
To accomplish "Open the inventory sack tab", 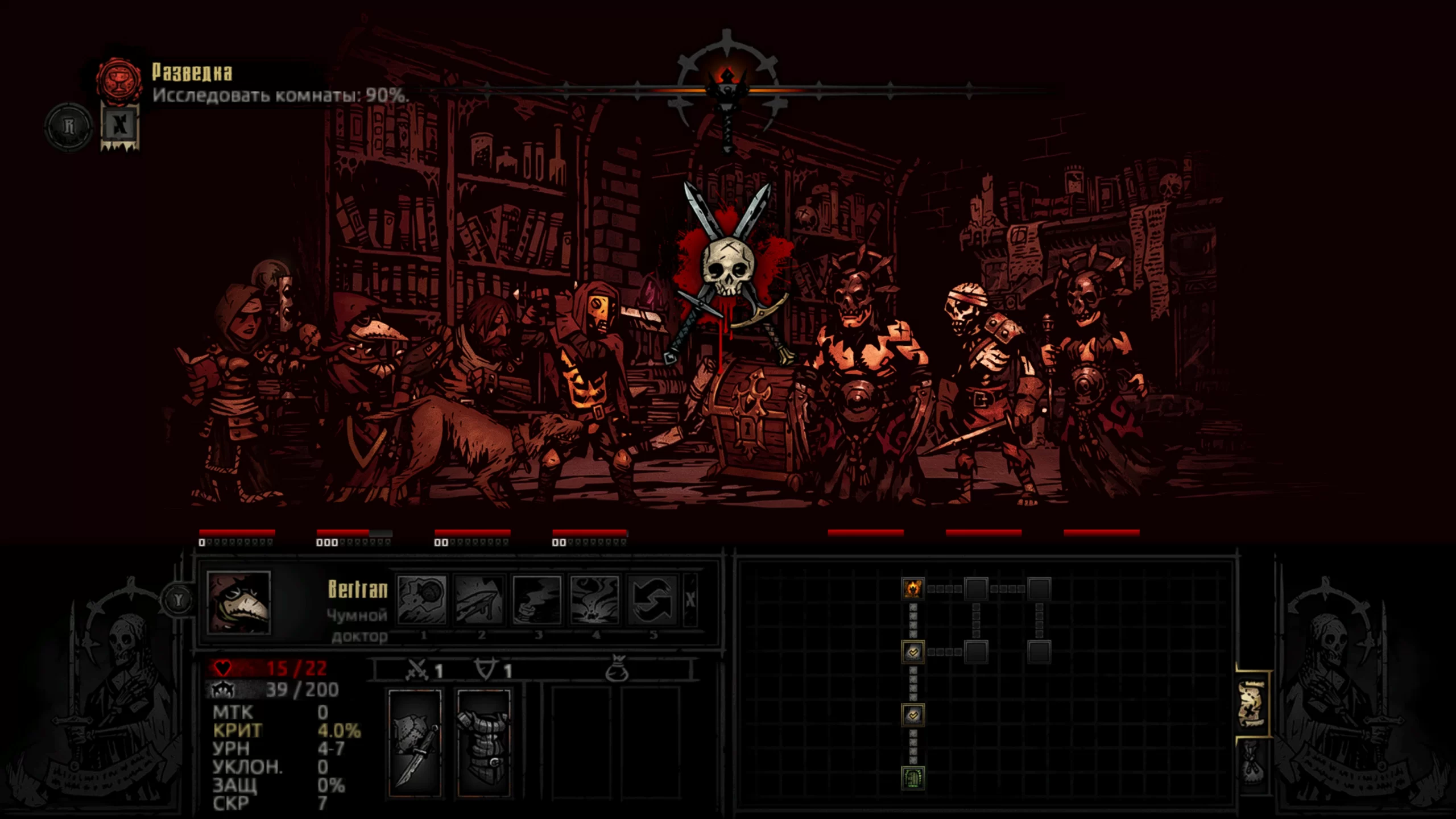I will coord(1251,762).
